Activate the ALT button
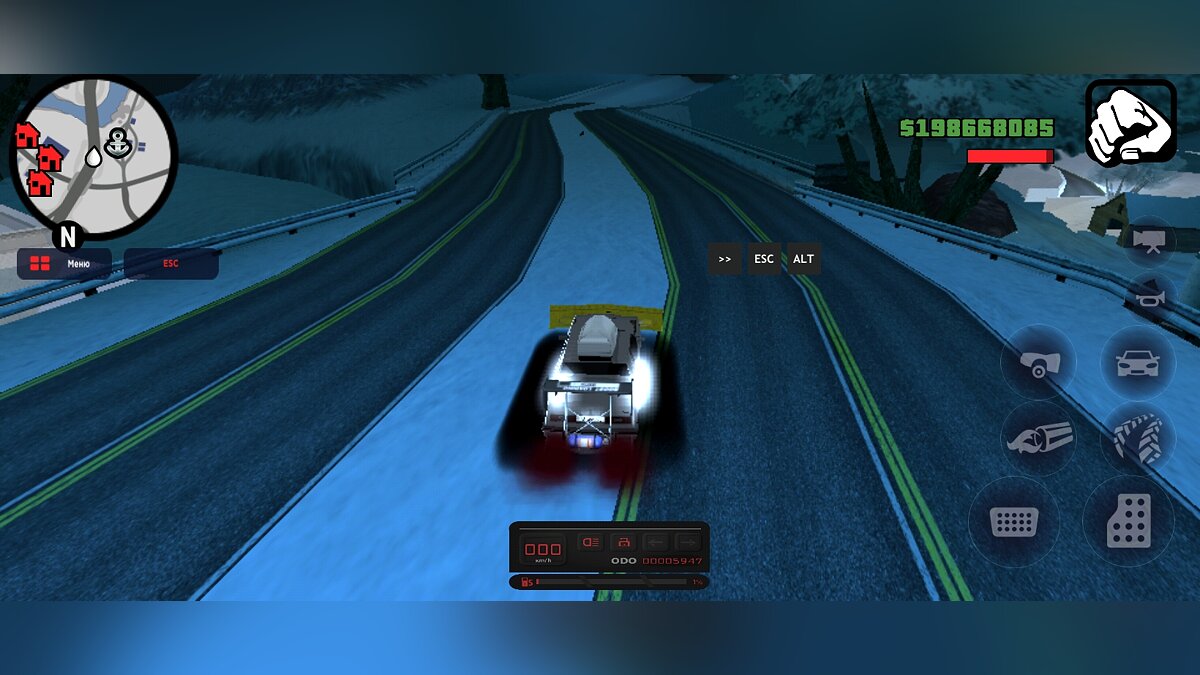1200x675 pixels. tap(803, 259)
